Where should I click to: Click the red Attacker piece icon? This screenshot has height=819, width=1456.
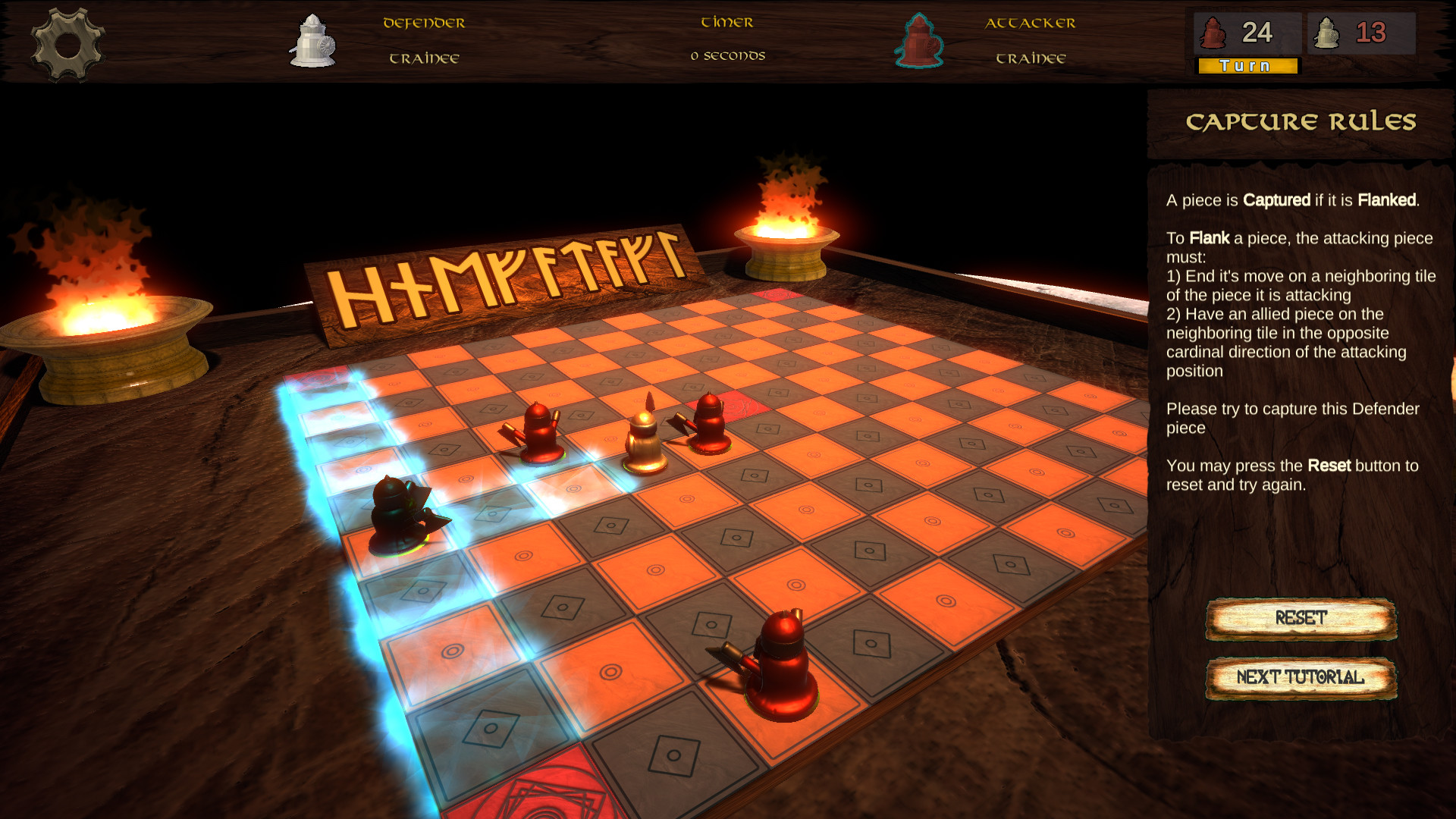pos(920,42)
